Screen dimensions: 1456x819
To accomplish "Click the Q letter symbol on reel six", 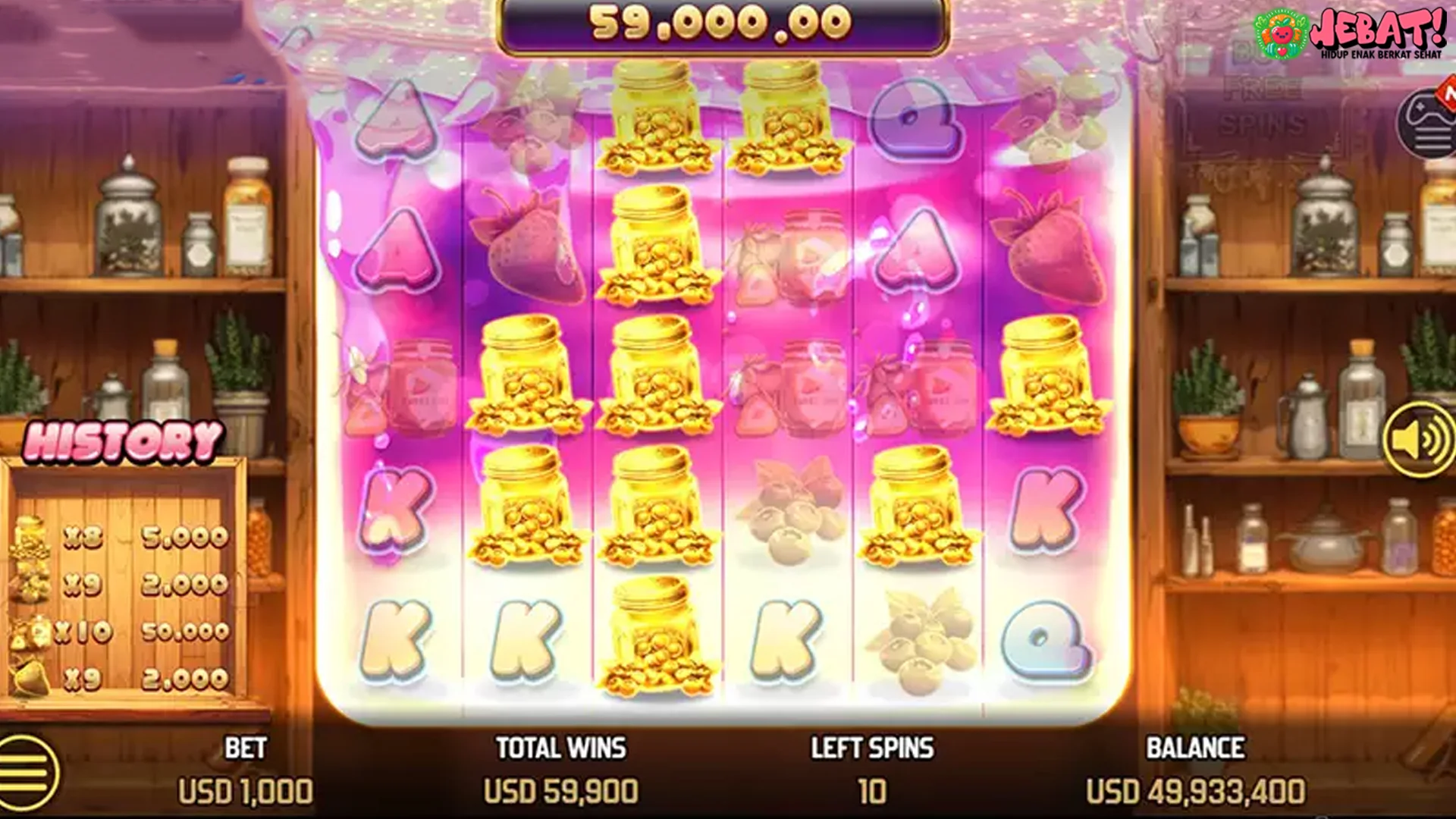I will coord(1046,641).
